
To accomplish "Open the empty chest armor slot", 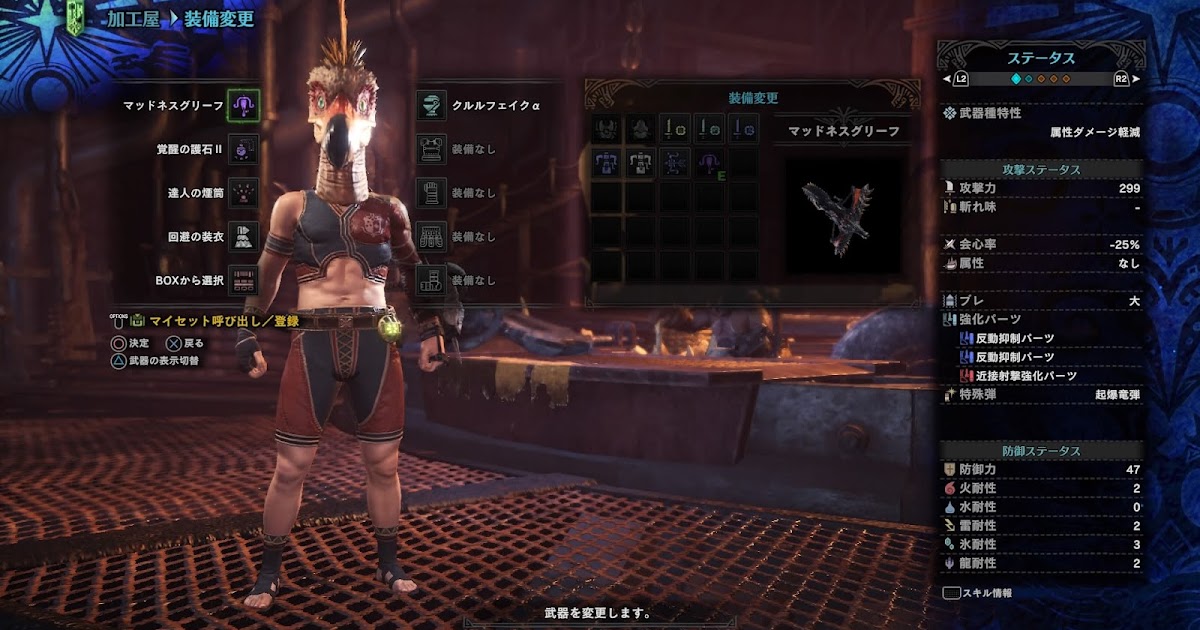I will point(431,149).
